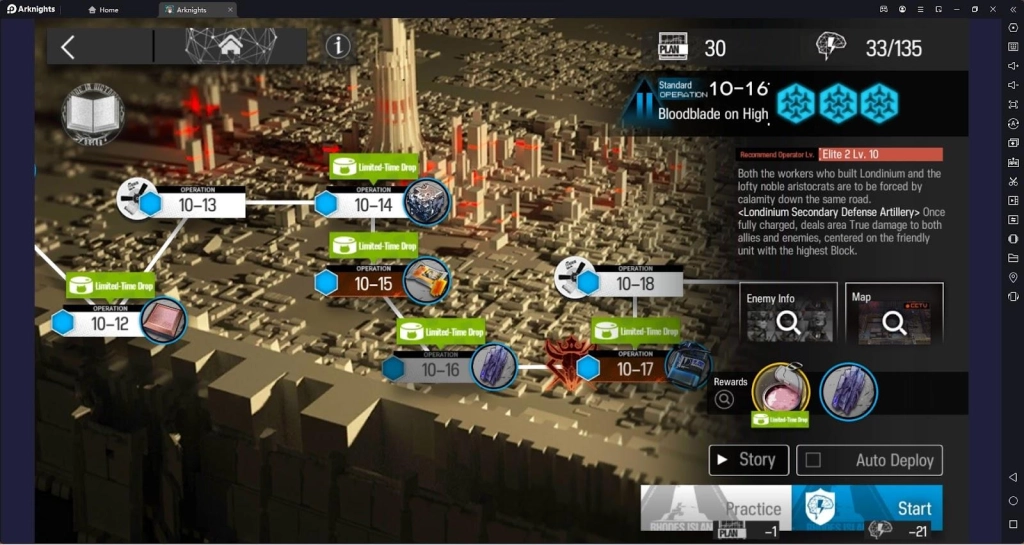Select operation 10-13 node

(196, 204)
